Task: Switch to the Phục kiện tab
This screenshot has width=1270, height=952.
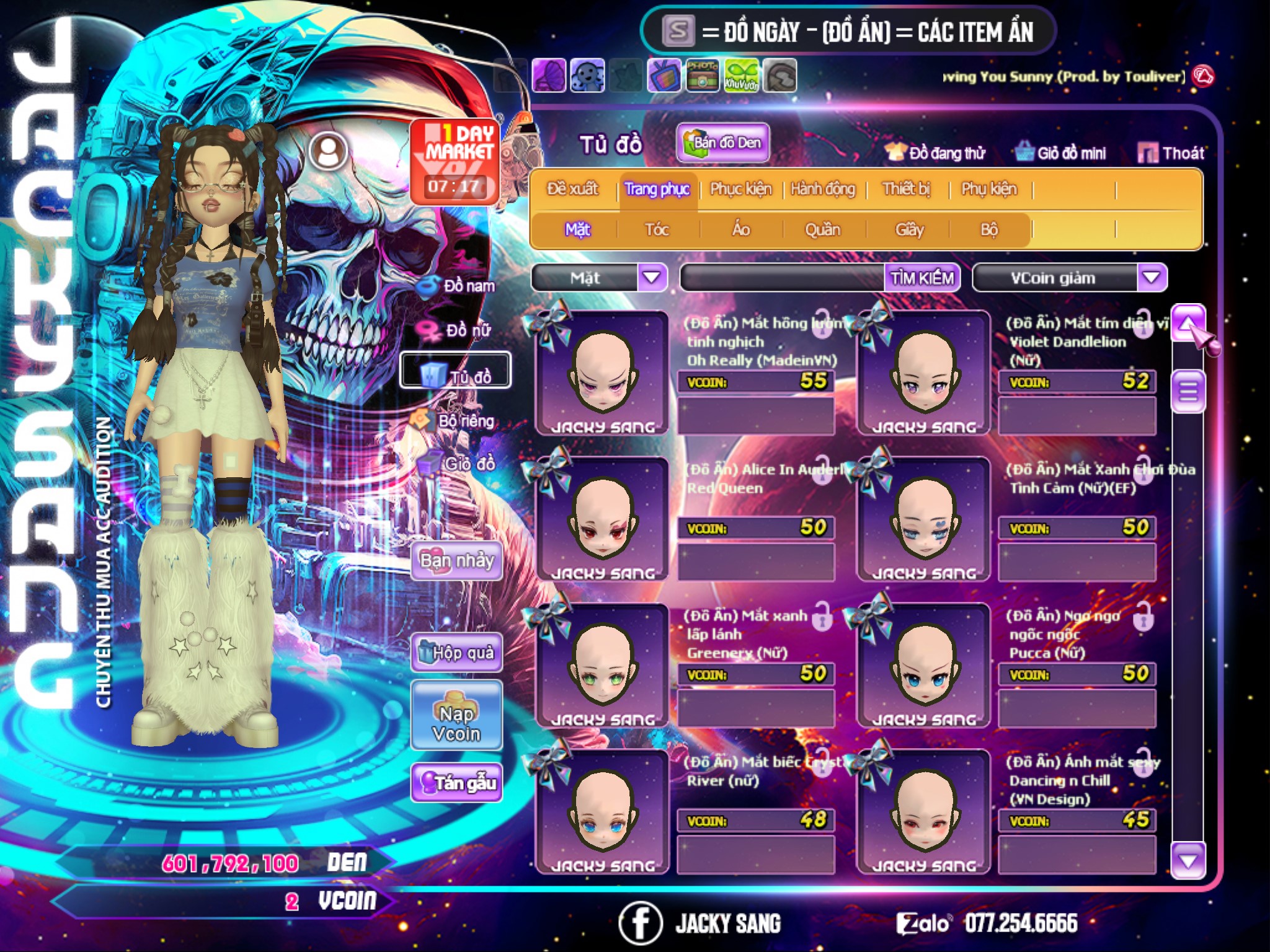Action: coord(740,189)
